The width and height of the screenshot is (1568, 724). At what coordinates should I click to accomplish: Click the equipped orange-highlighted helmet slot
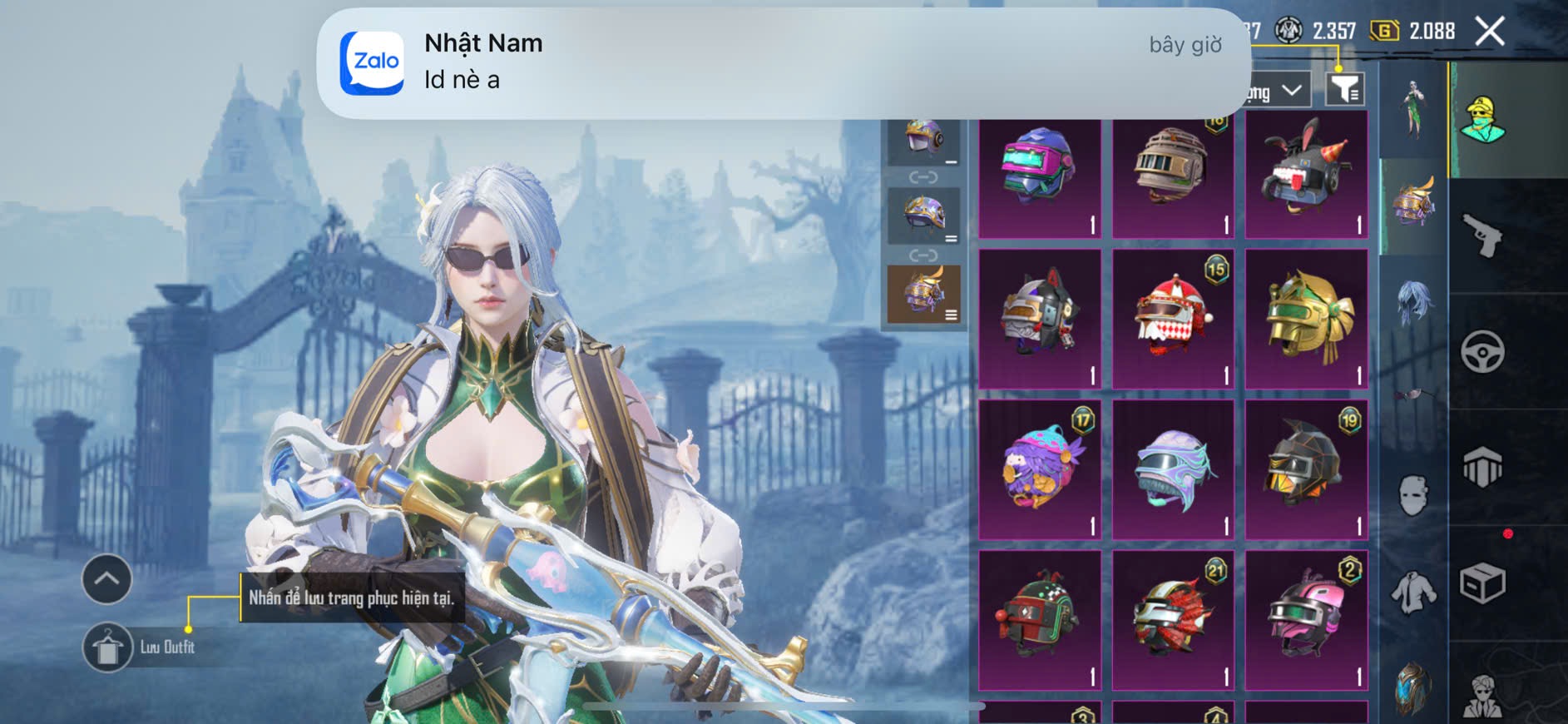coord(923,294)
